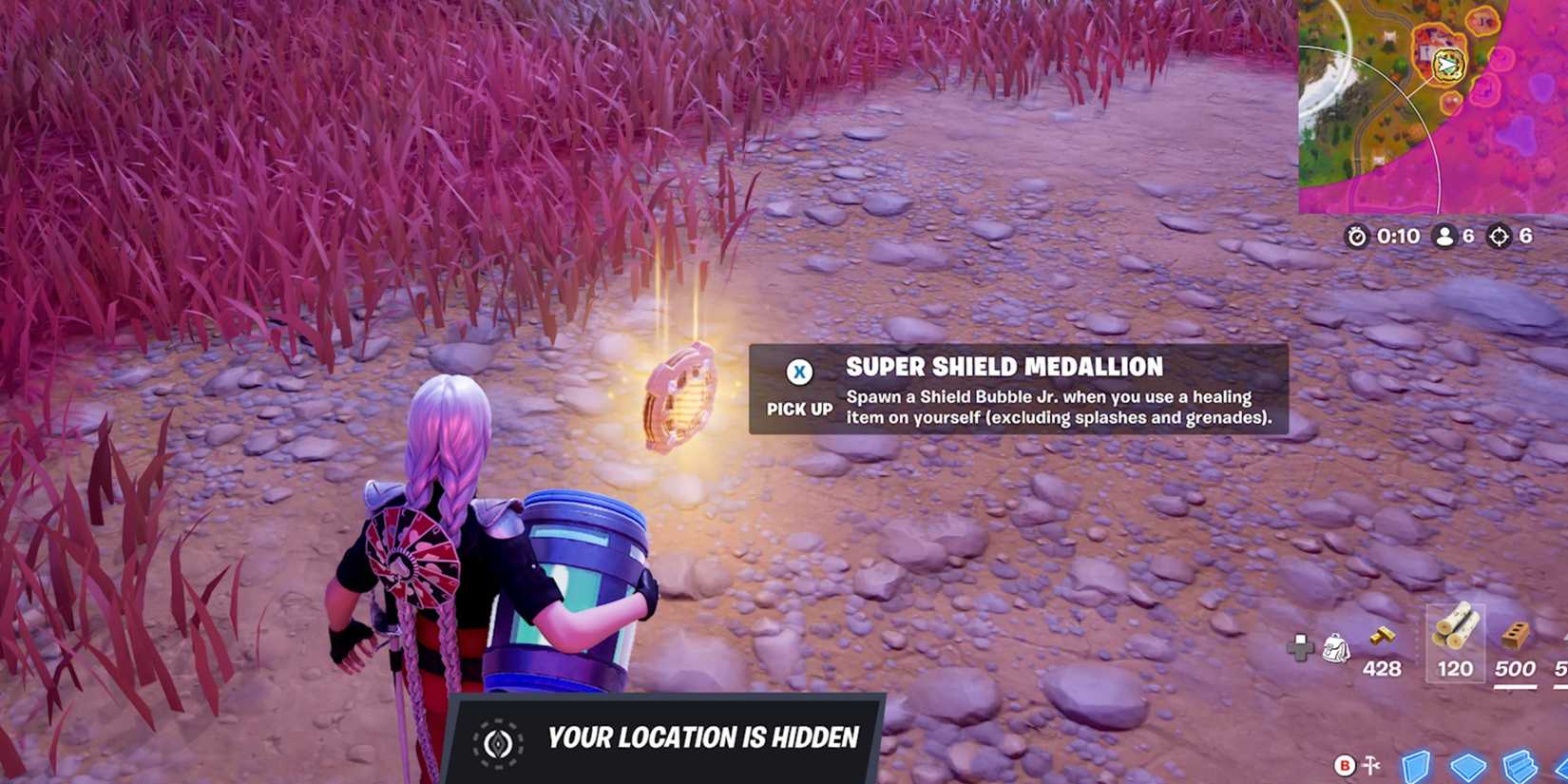Check the stopwatch match timer icon
This screenshot has width=1568, height=784.
pos(1357,237)
